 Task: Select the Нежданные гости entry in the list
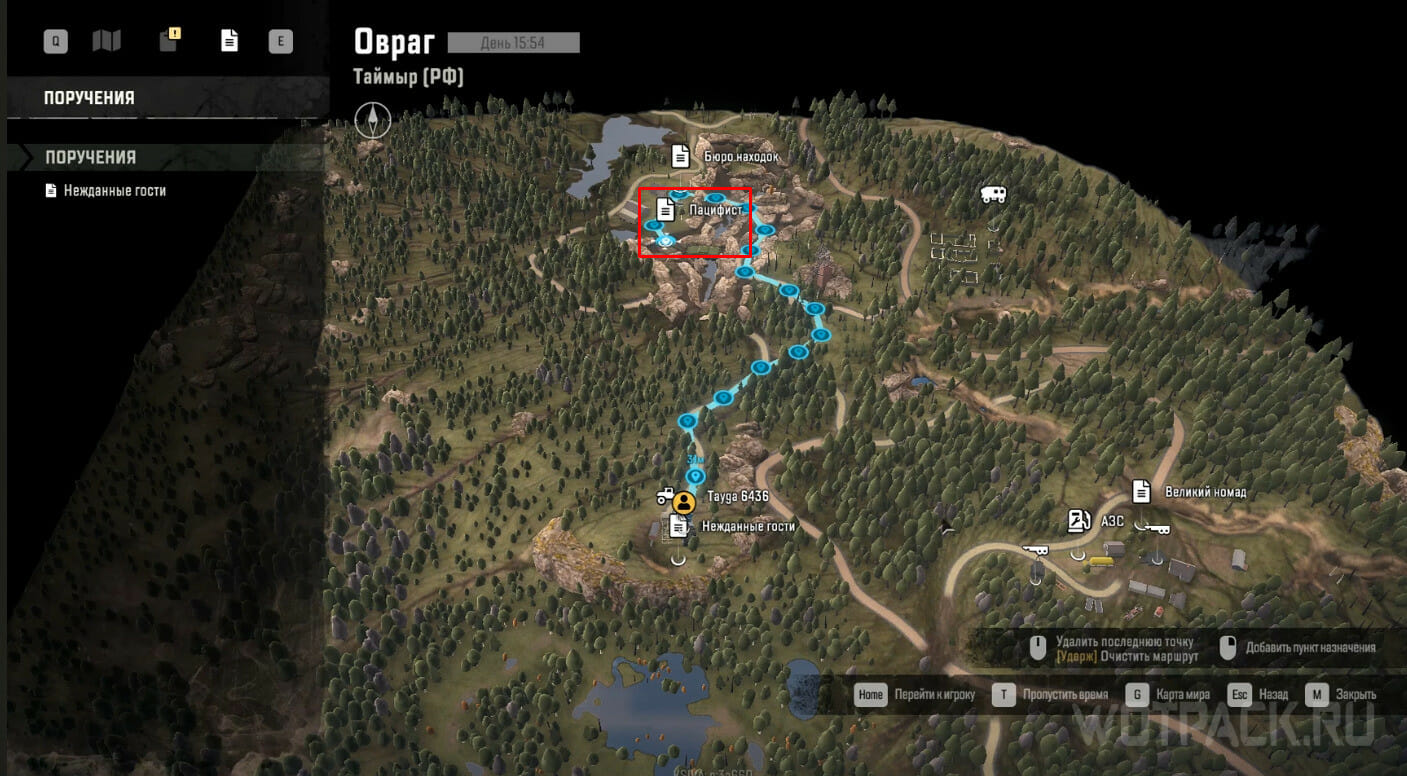(x=115, y=190)
